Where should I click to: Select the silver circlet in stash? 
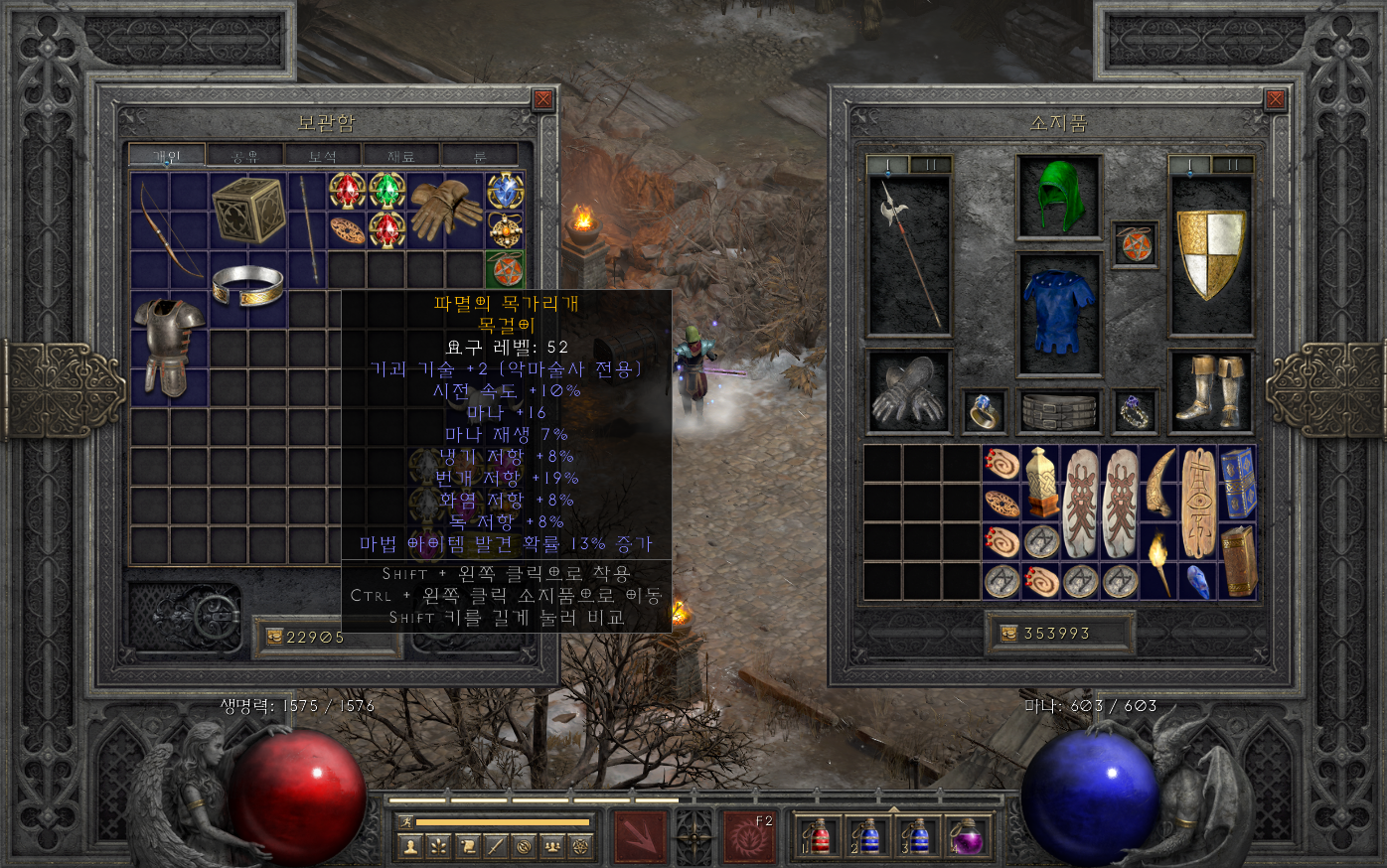248,285
